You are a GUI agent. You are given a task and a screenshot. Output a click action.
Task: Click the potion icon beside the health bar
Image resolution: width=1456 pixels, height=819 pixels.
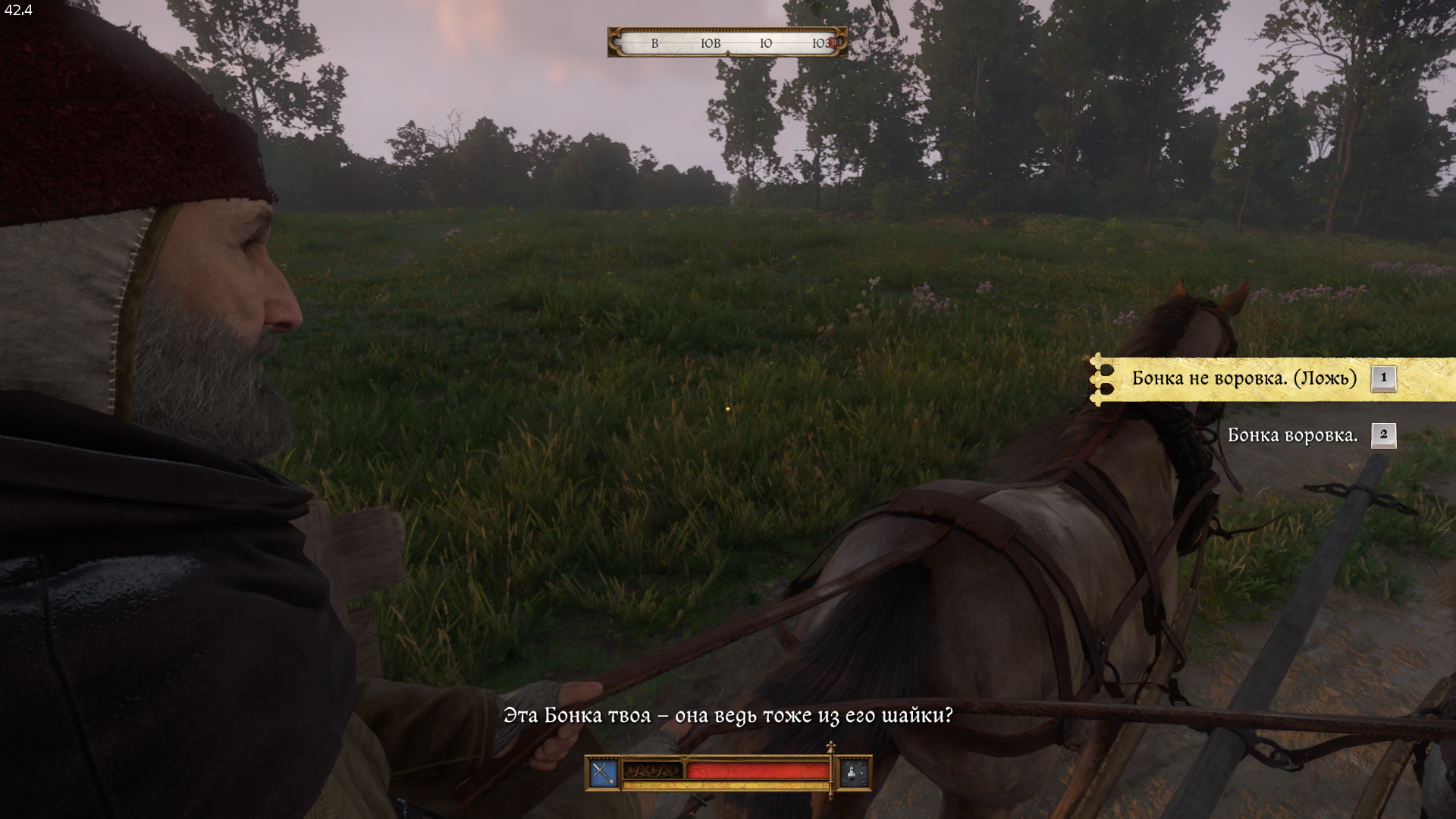point(854,773)
